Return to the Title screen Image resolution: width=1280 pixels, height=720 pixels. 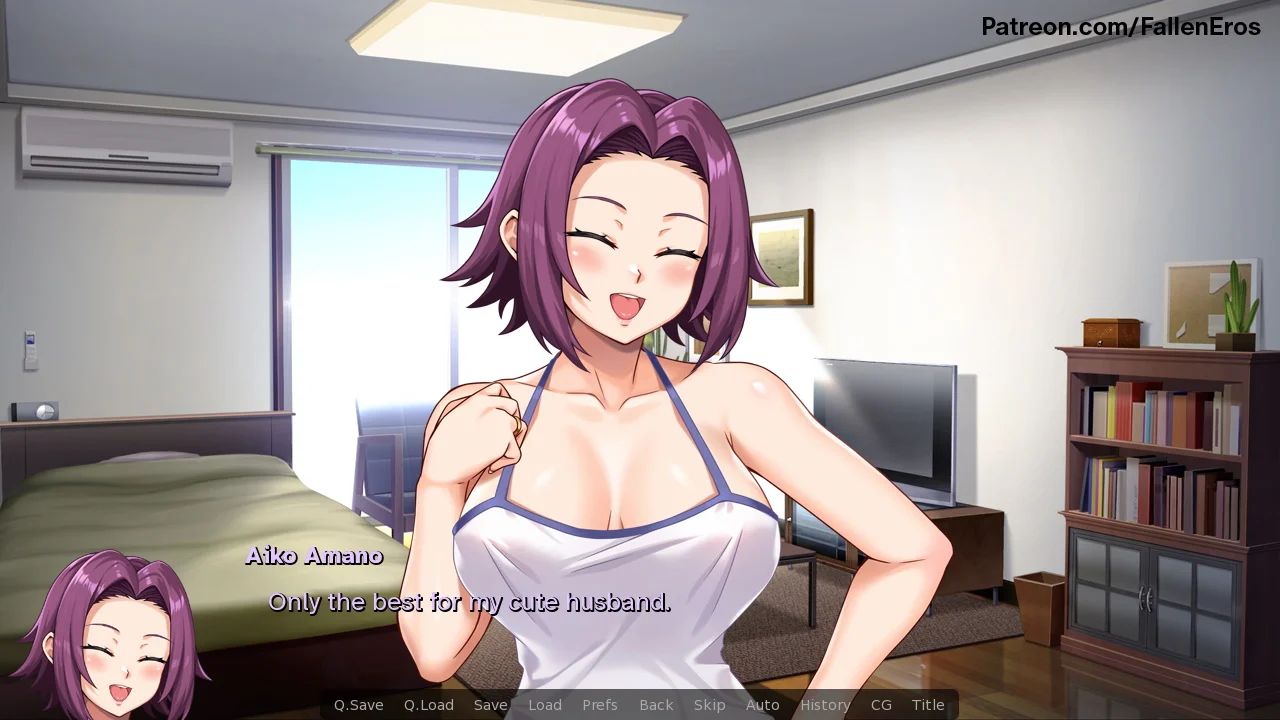[x=928, y=705]
